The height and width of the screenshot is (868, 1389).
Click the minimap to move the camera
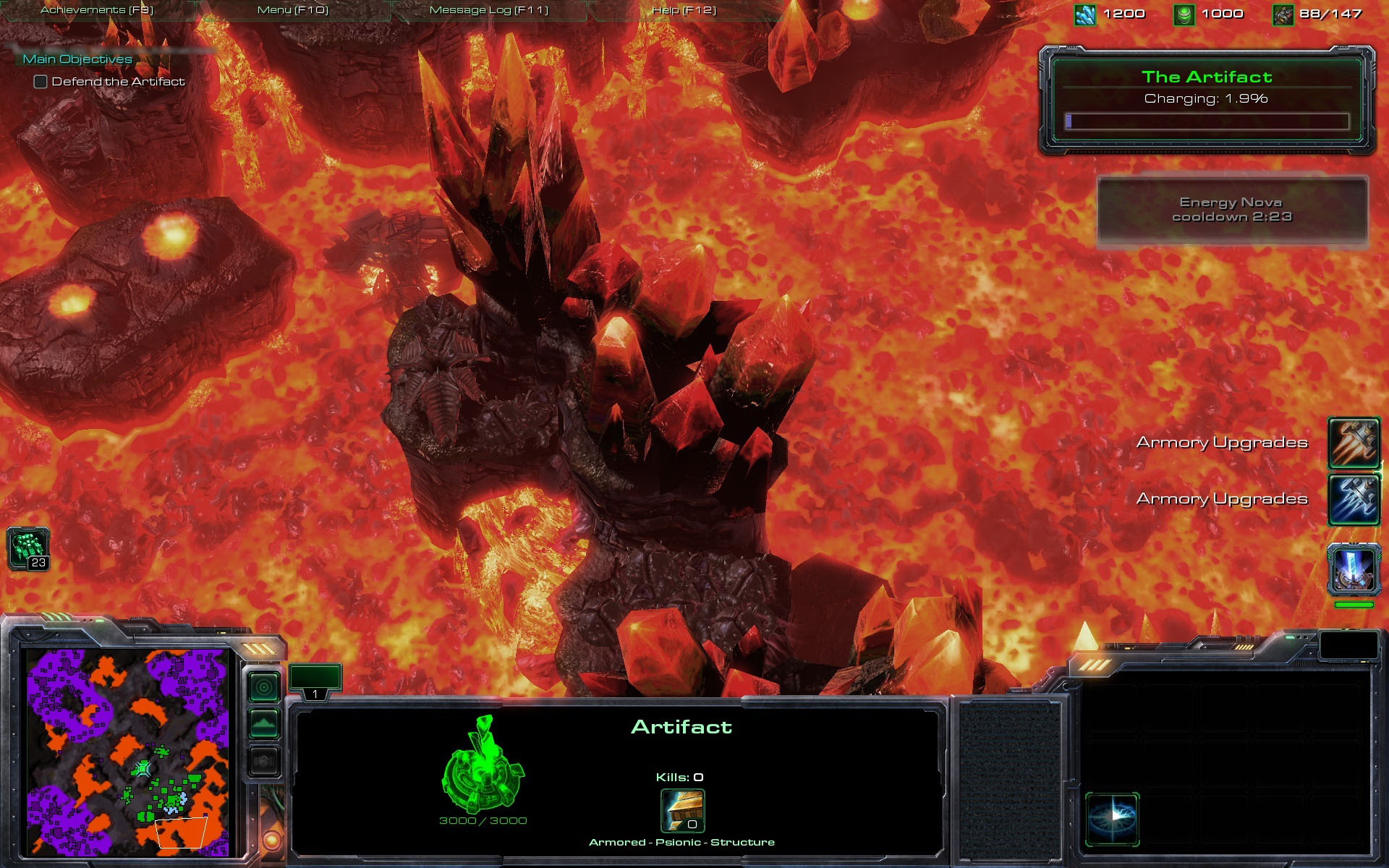[128, 752]
